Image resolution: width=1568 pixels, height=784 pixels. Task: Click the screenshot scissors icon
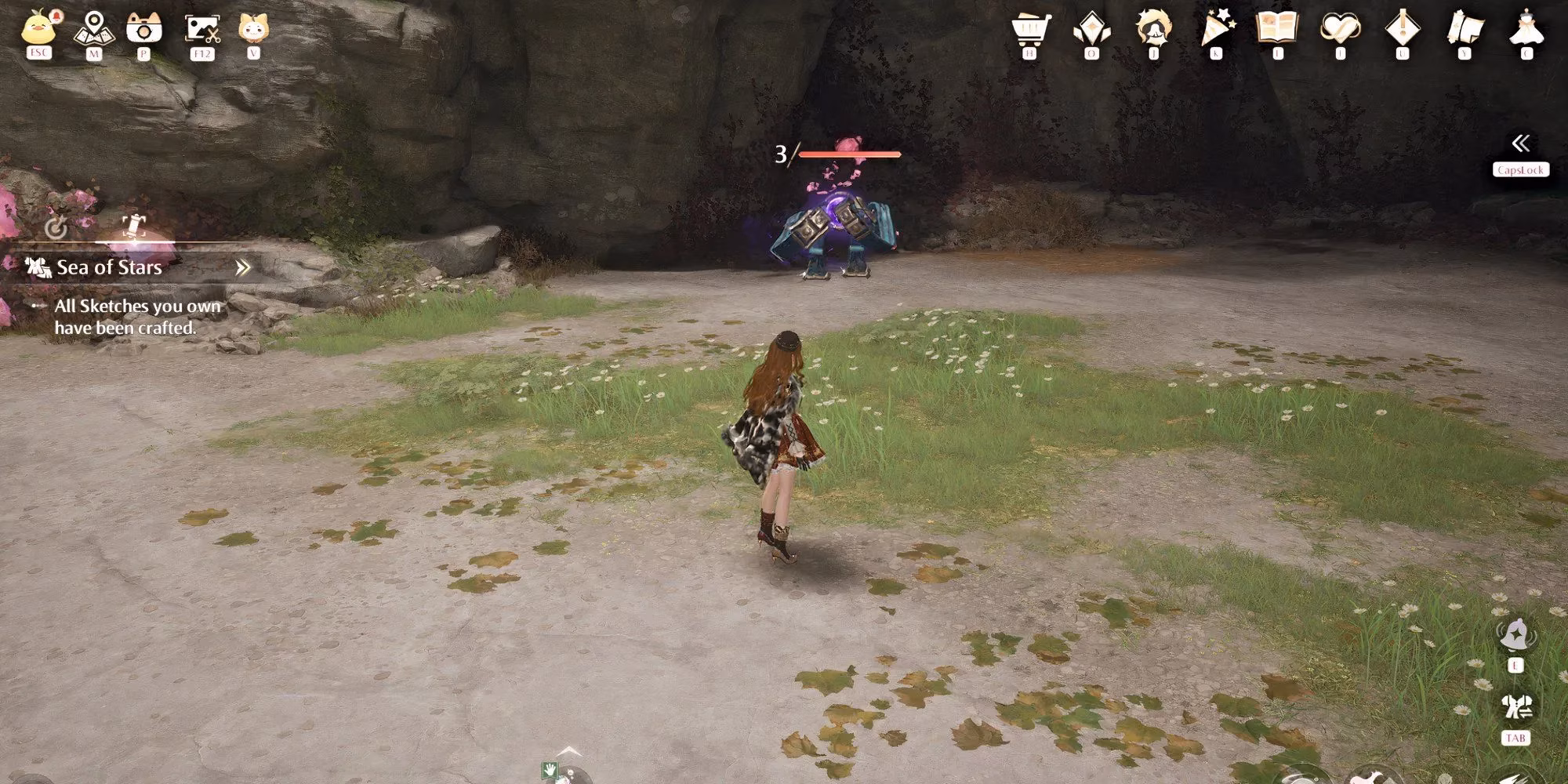pyautogui.click(x=202, y=29)
